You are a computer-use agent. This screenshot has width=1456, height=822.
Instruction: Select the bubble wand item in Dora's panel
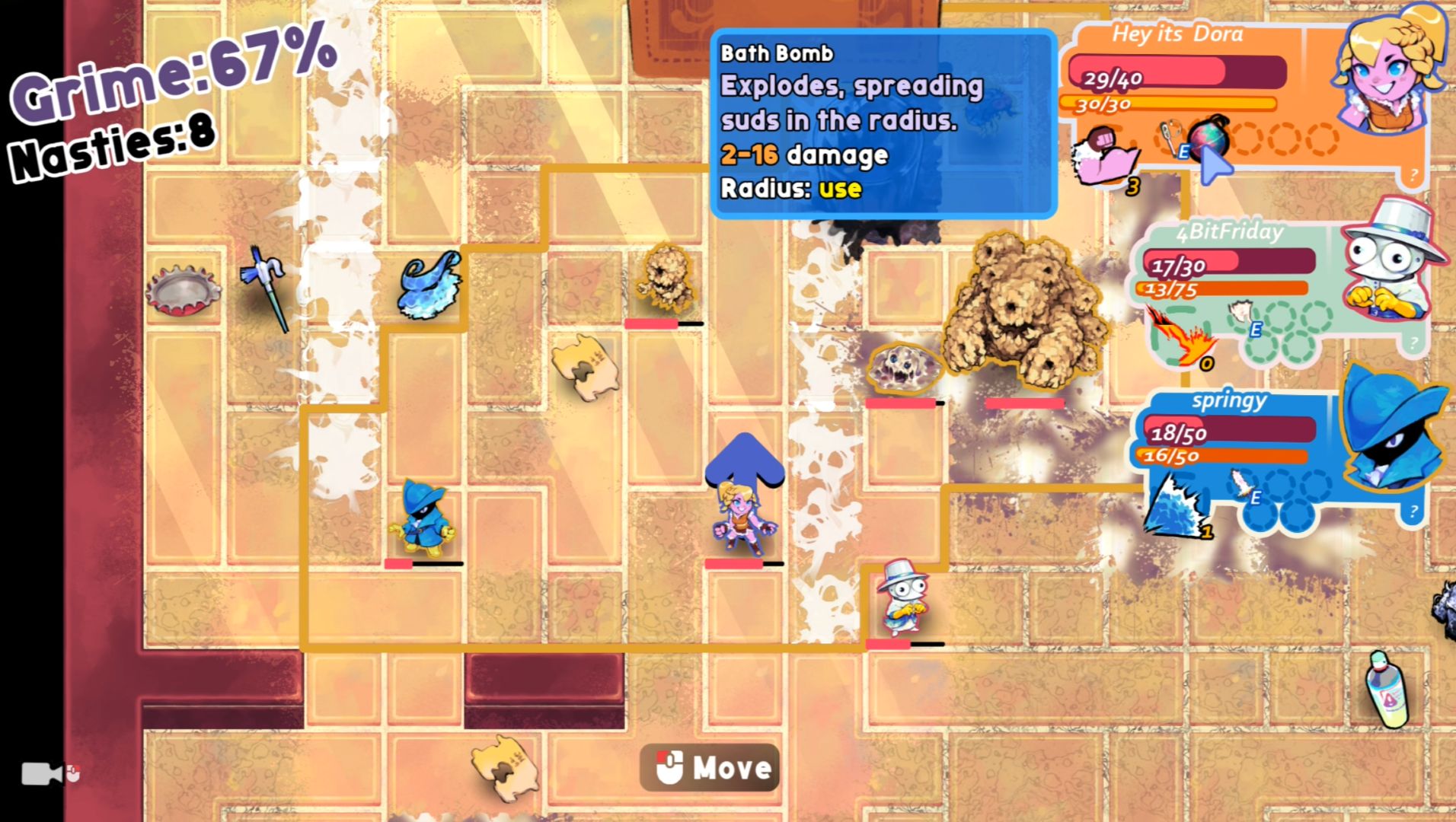(1170, 137)
